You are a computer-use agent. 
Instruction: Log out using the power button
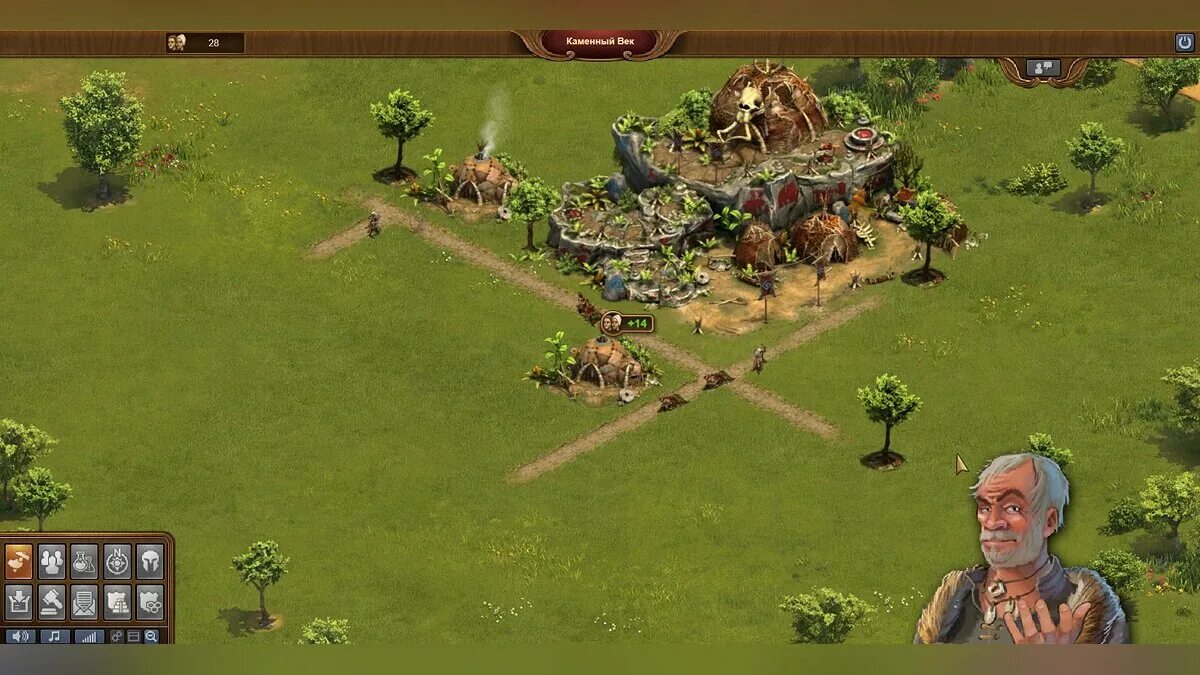pos(1184,43)
